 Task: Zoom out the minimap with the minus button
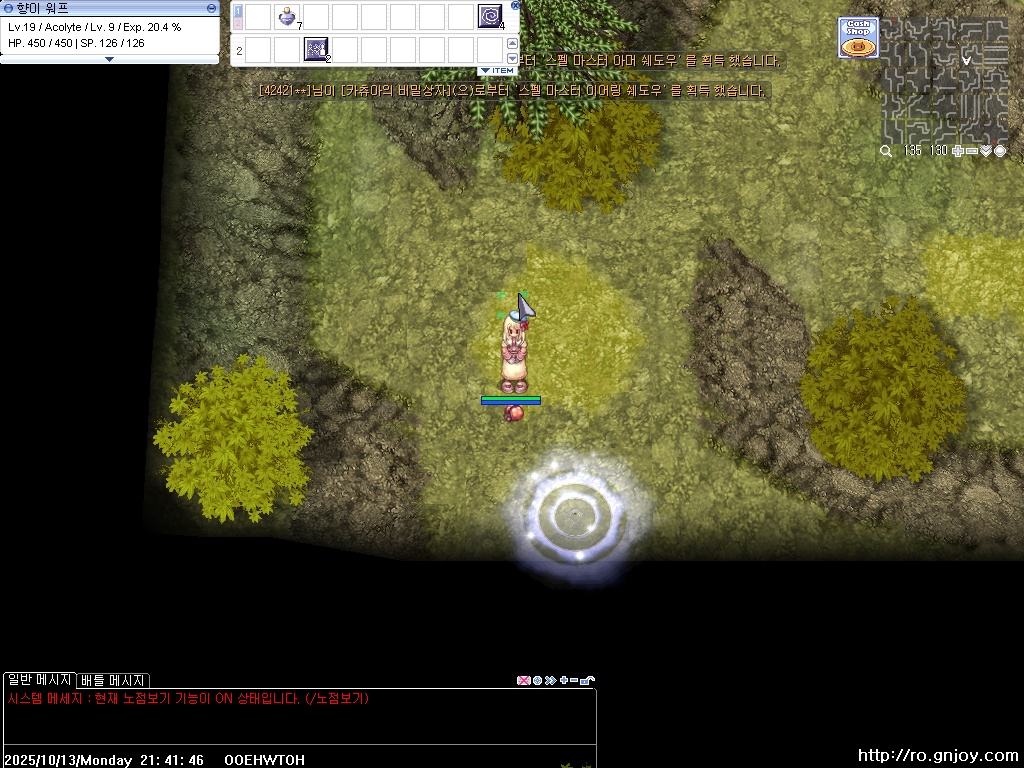tap(972, 151)
